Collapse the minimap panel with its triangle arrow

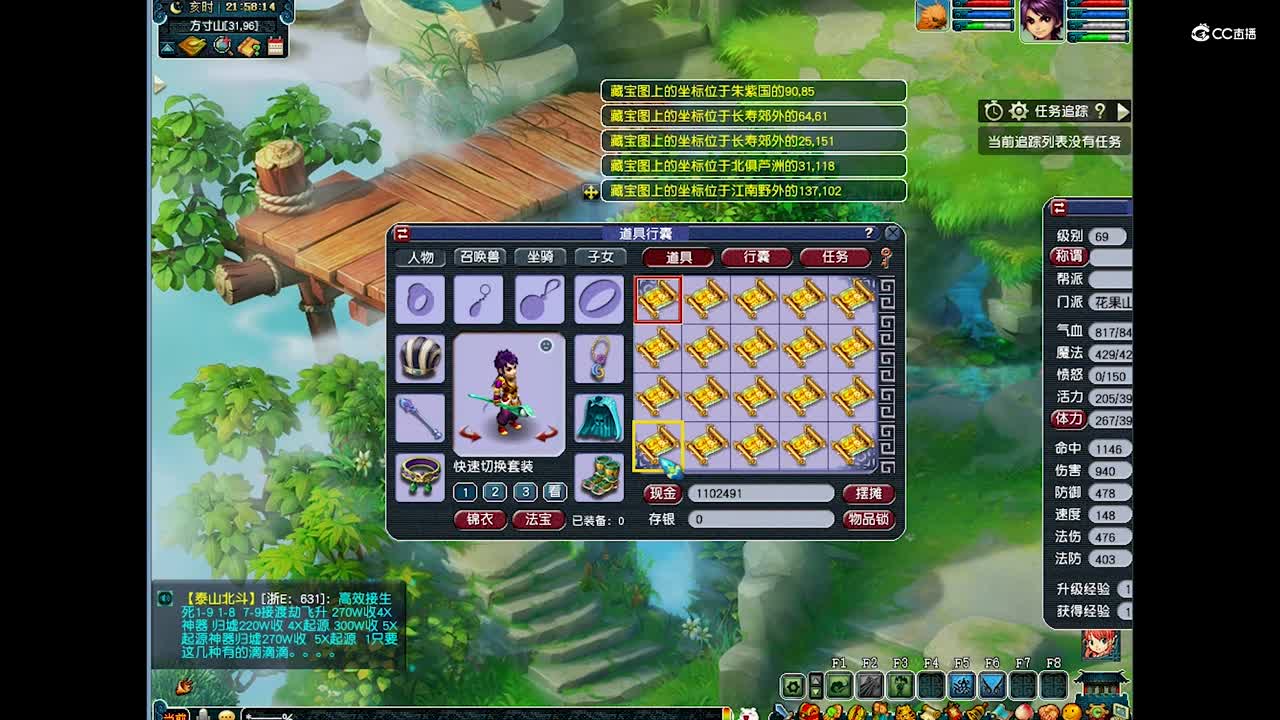(x=165, y=46)
